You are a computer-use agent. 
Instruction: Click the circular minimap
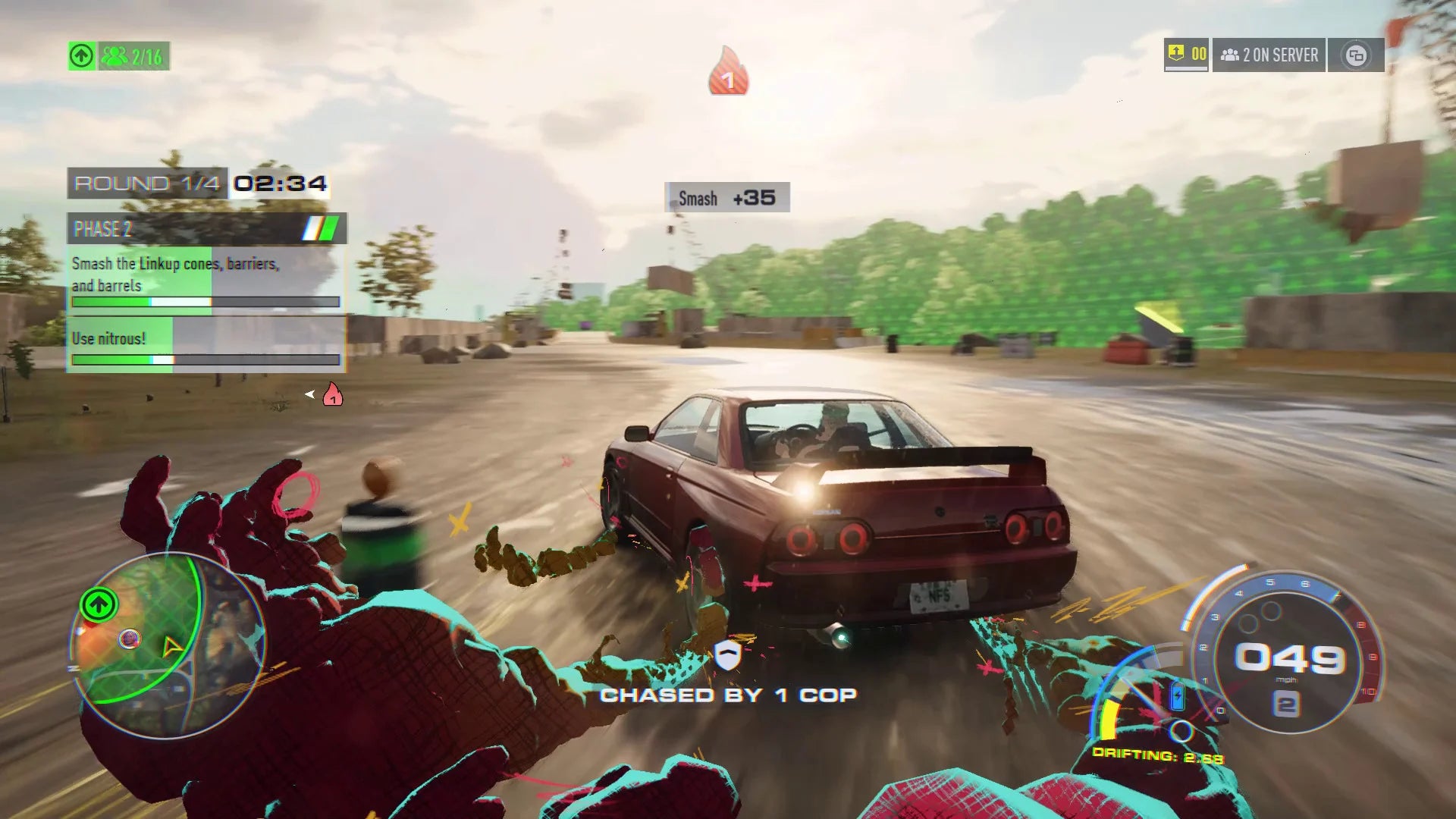point(168,645)
